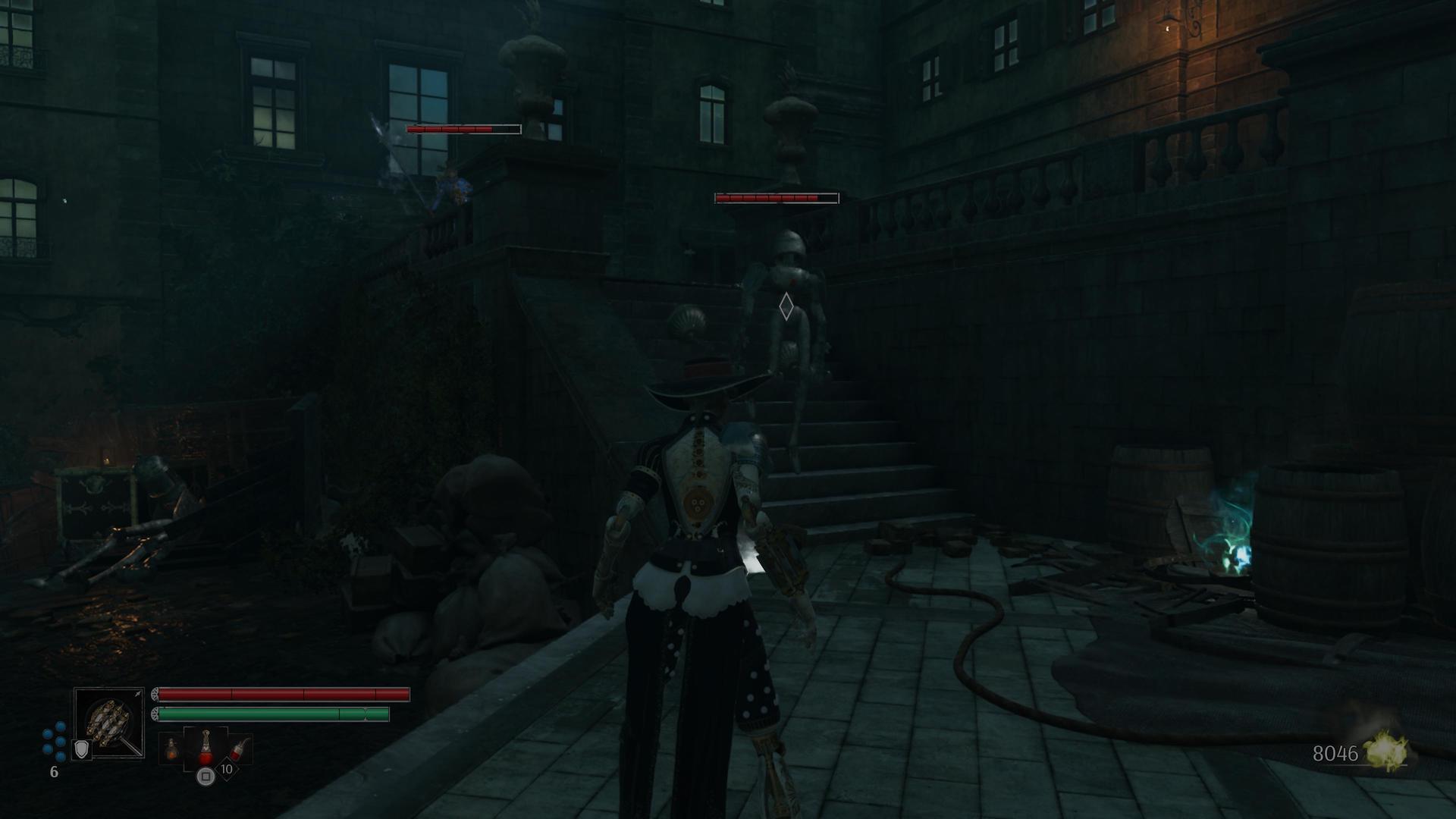Select the red oil burette item
The image size is (1456, 819).
click(205, 748)
